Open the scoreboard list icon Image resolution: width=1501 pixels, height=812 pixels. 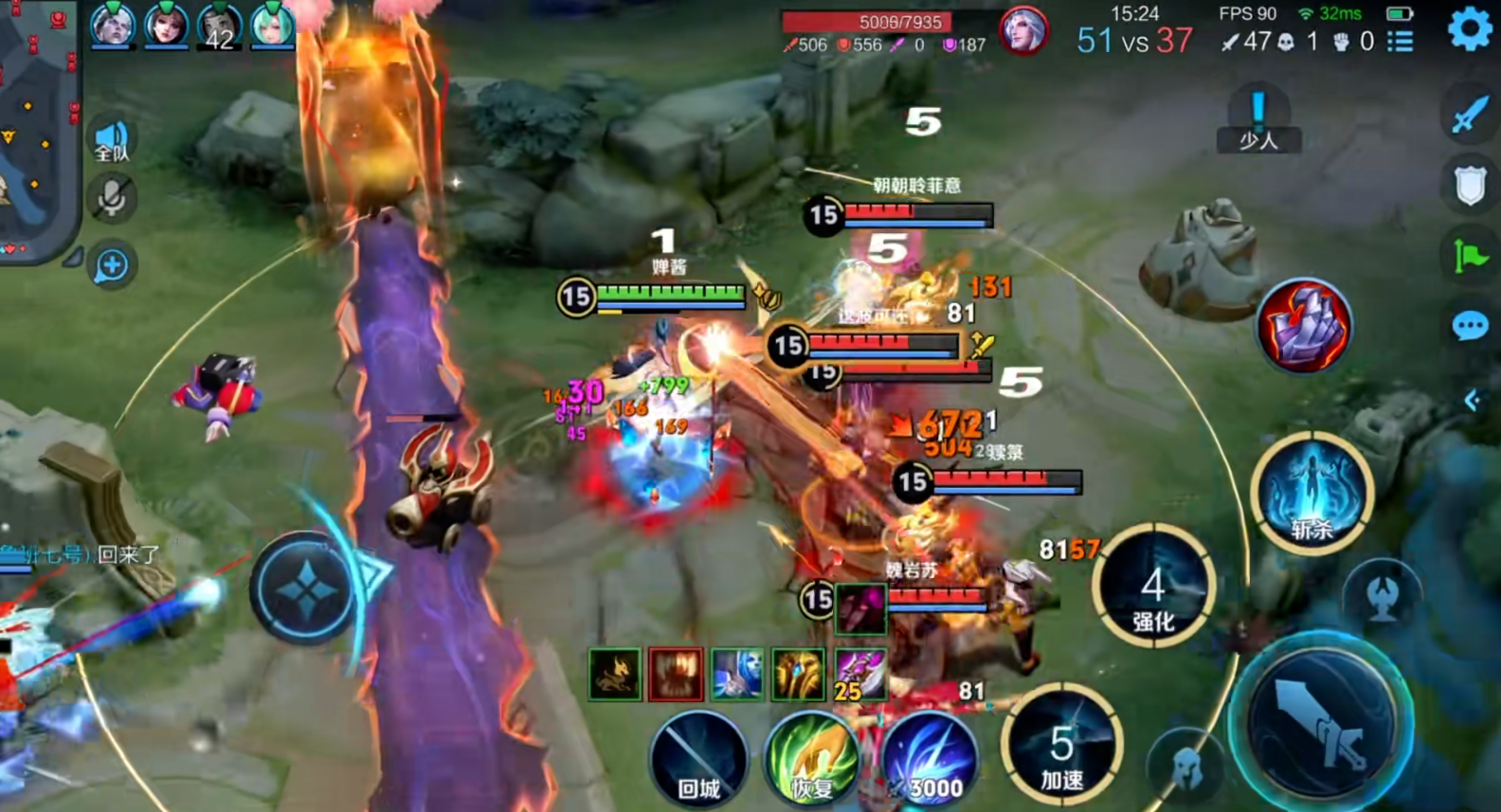[x=1401, y=42]
